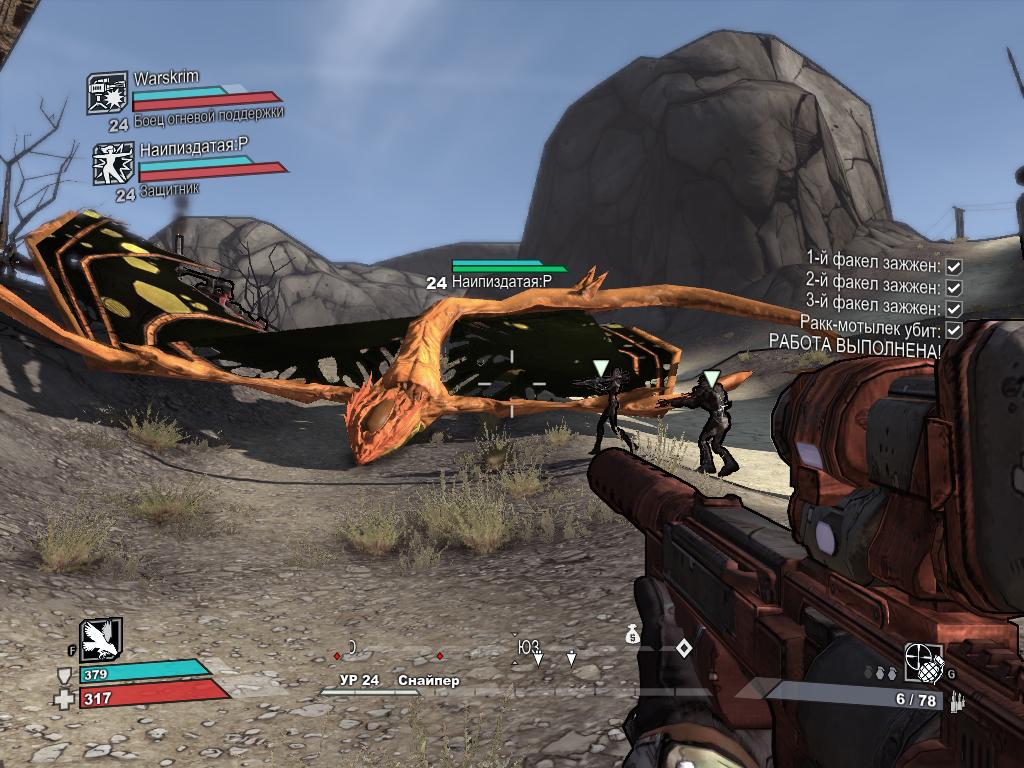Screen dimensions: 1024x768
Task: Toggle the '1-й факел зажжен' objective checkbox
Action: tap(954, 267)
